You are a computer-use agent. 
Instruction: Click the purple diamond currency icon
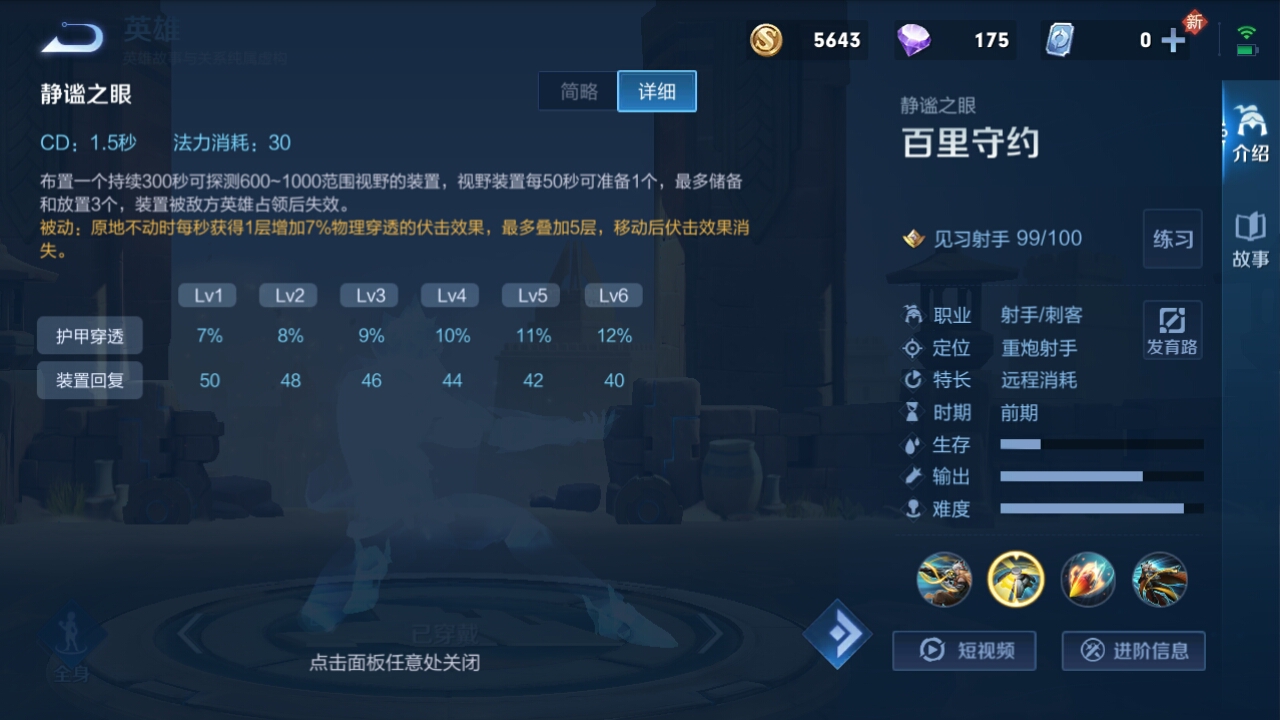915,40
